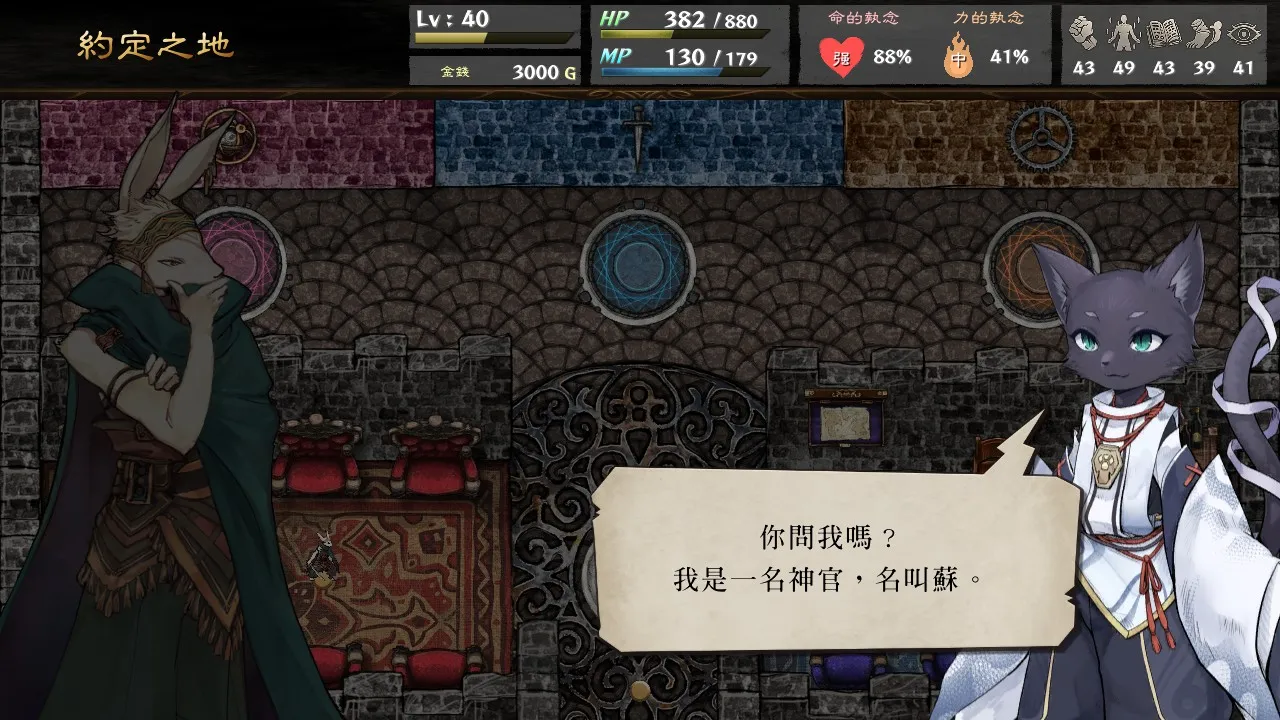Click the 88% heart obsession percentage
Viewport: 1280px width, 720px height.
pyautogui.click(x=893, y=56)
